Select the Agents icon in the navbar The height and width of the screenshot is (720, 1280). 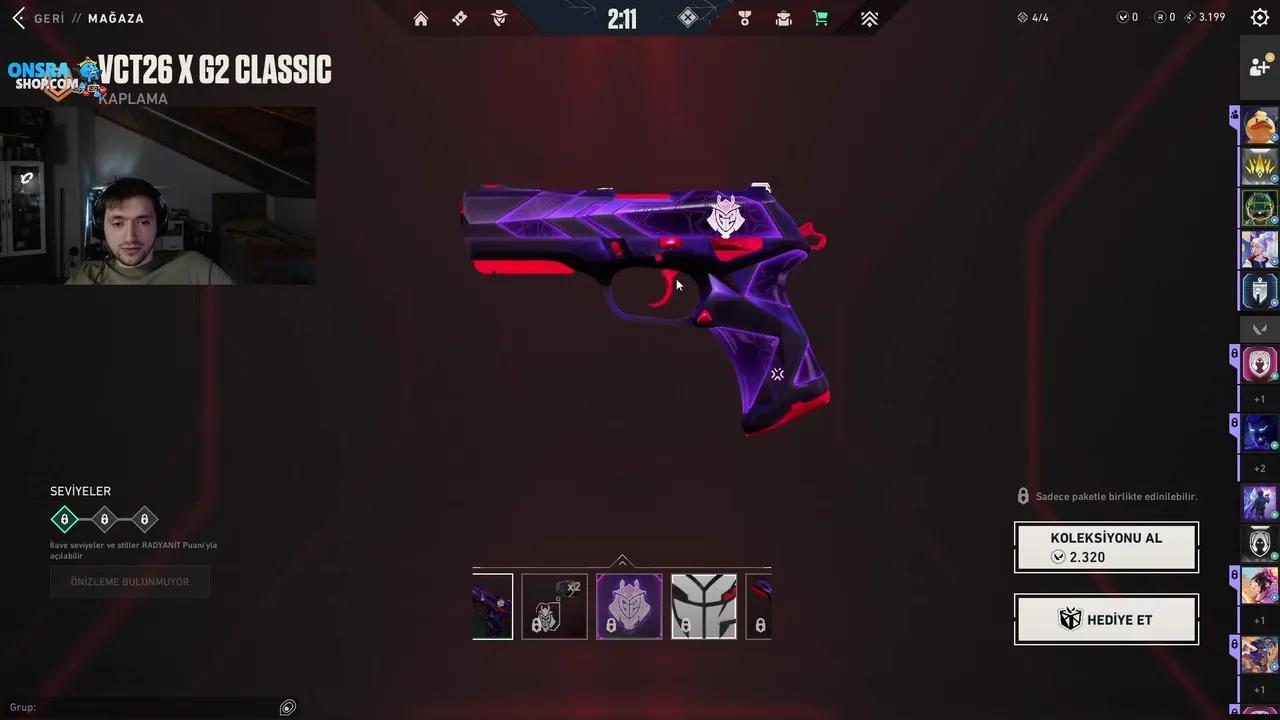point(499,18)
